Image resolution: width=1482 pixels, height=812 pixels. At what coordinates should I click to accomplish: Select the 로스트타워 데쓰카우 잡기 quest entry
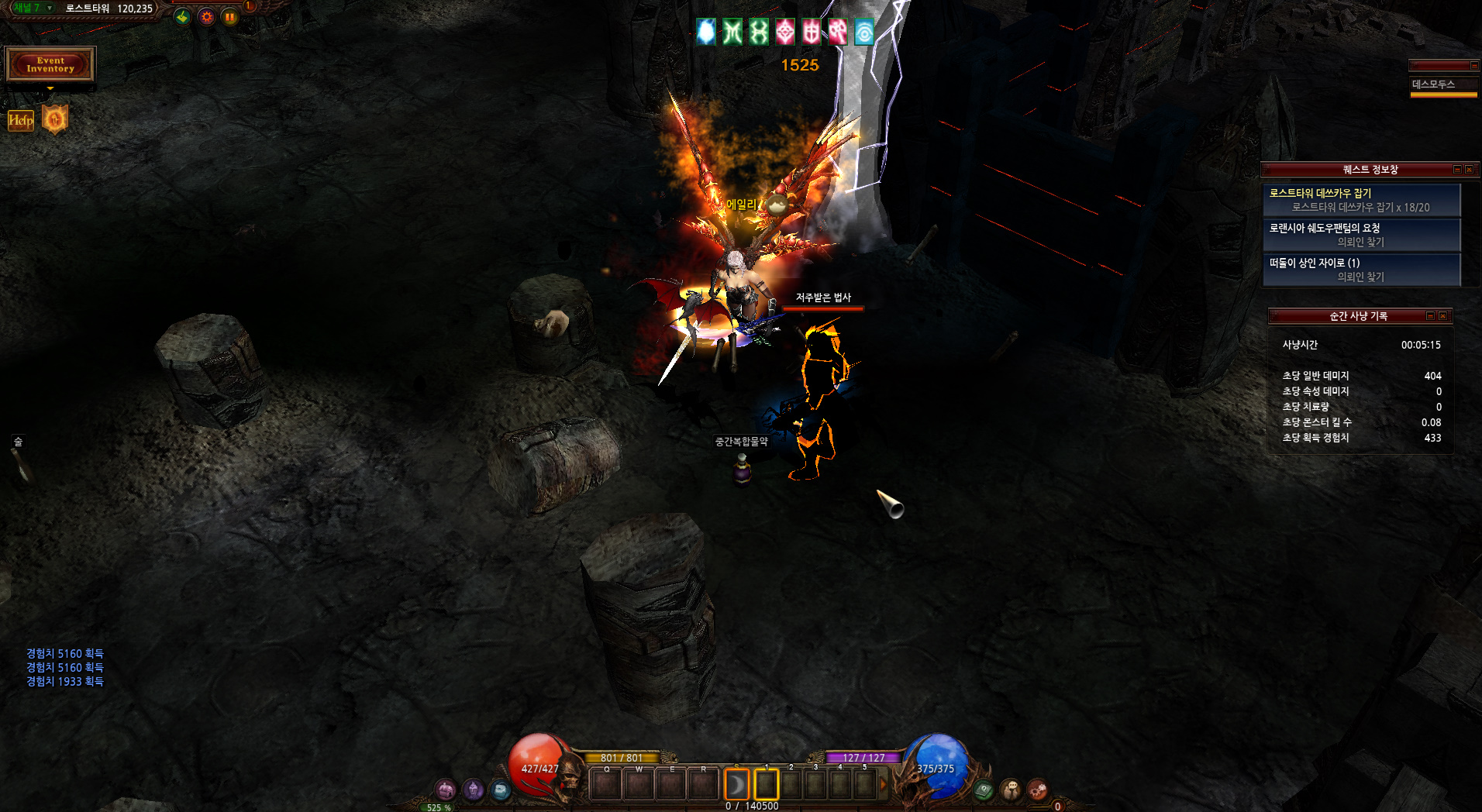[1361, 200]
